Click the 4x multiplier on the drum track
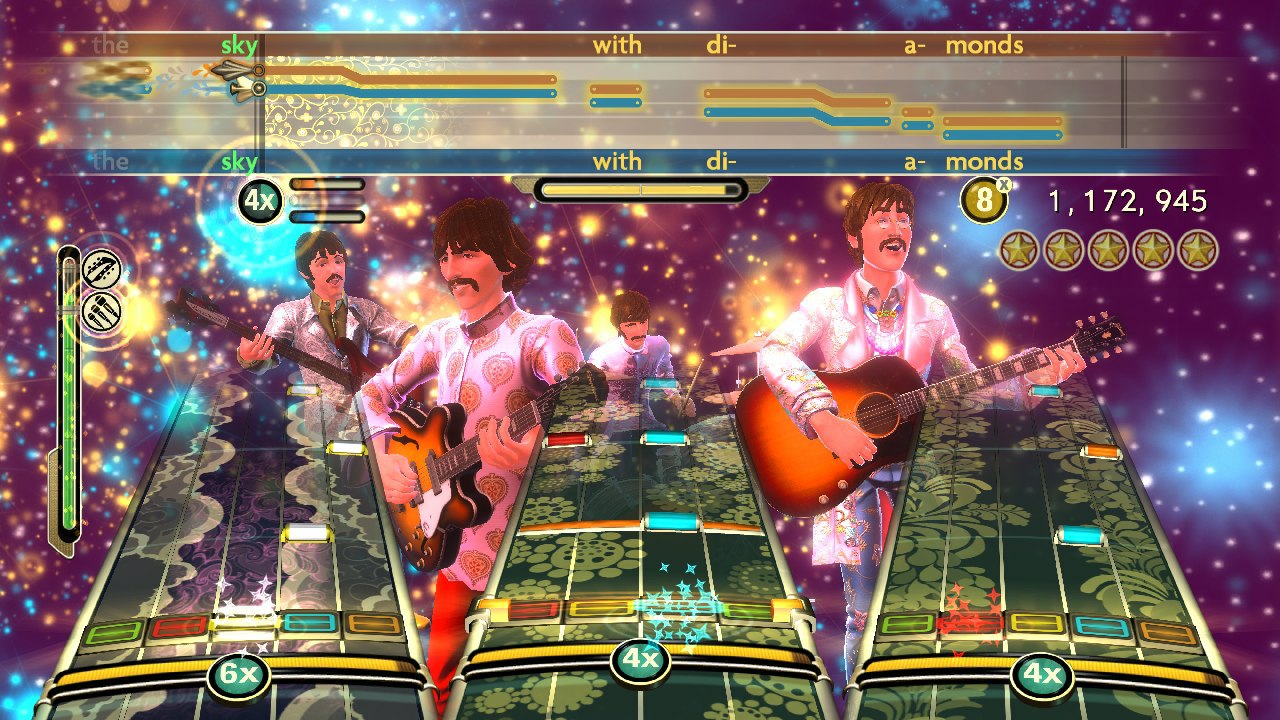Viewport: 1280px width, 720px height. [640, 662]
